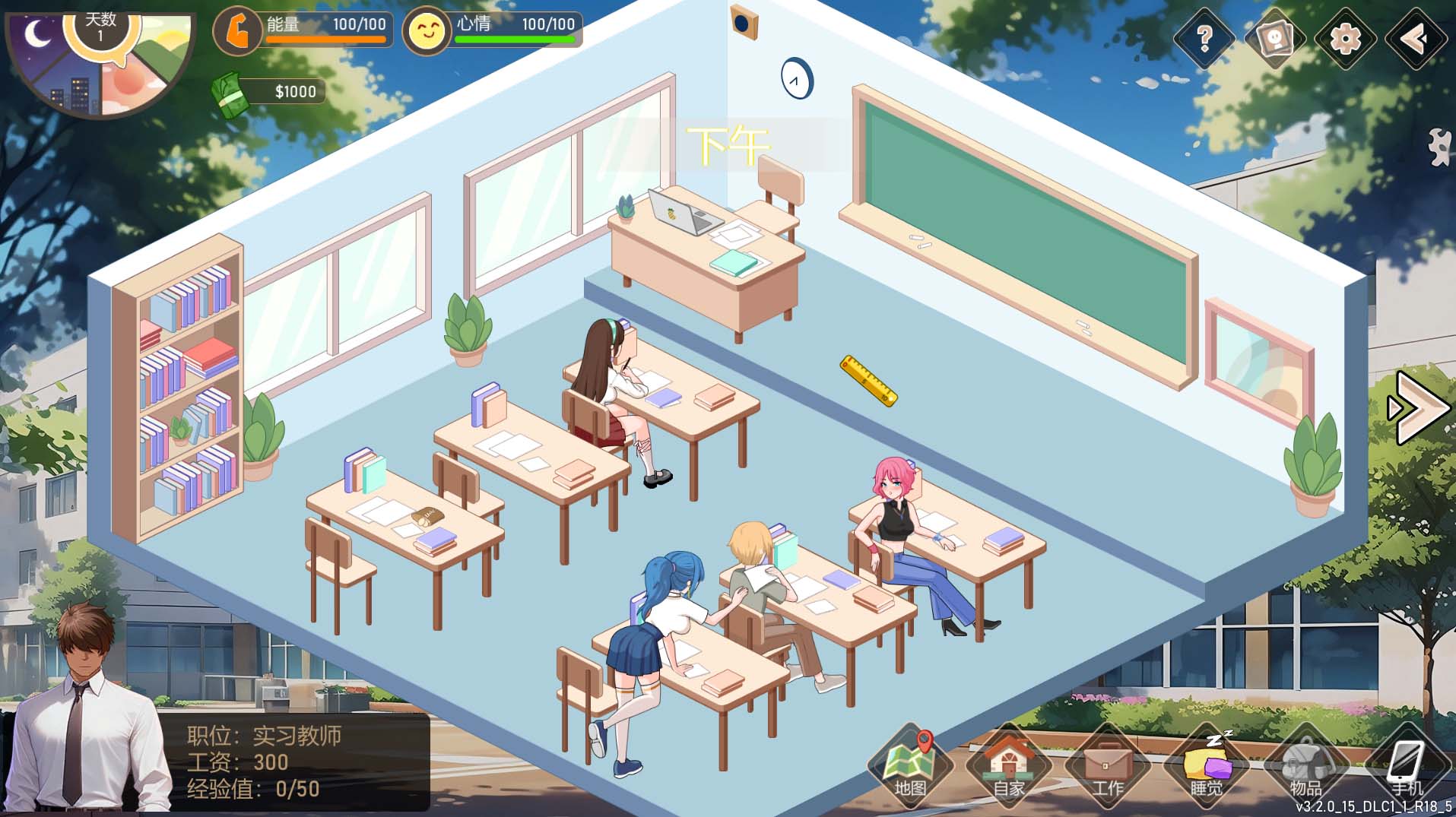The height and width of the screenshot is (817, 1456).
Task: Open the 地图 map button
Action: (910, 766)
